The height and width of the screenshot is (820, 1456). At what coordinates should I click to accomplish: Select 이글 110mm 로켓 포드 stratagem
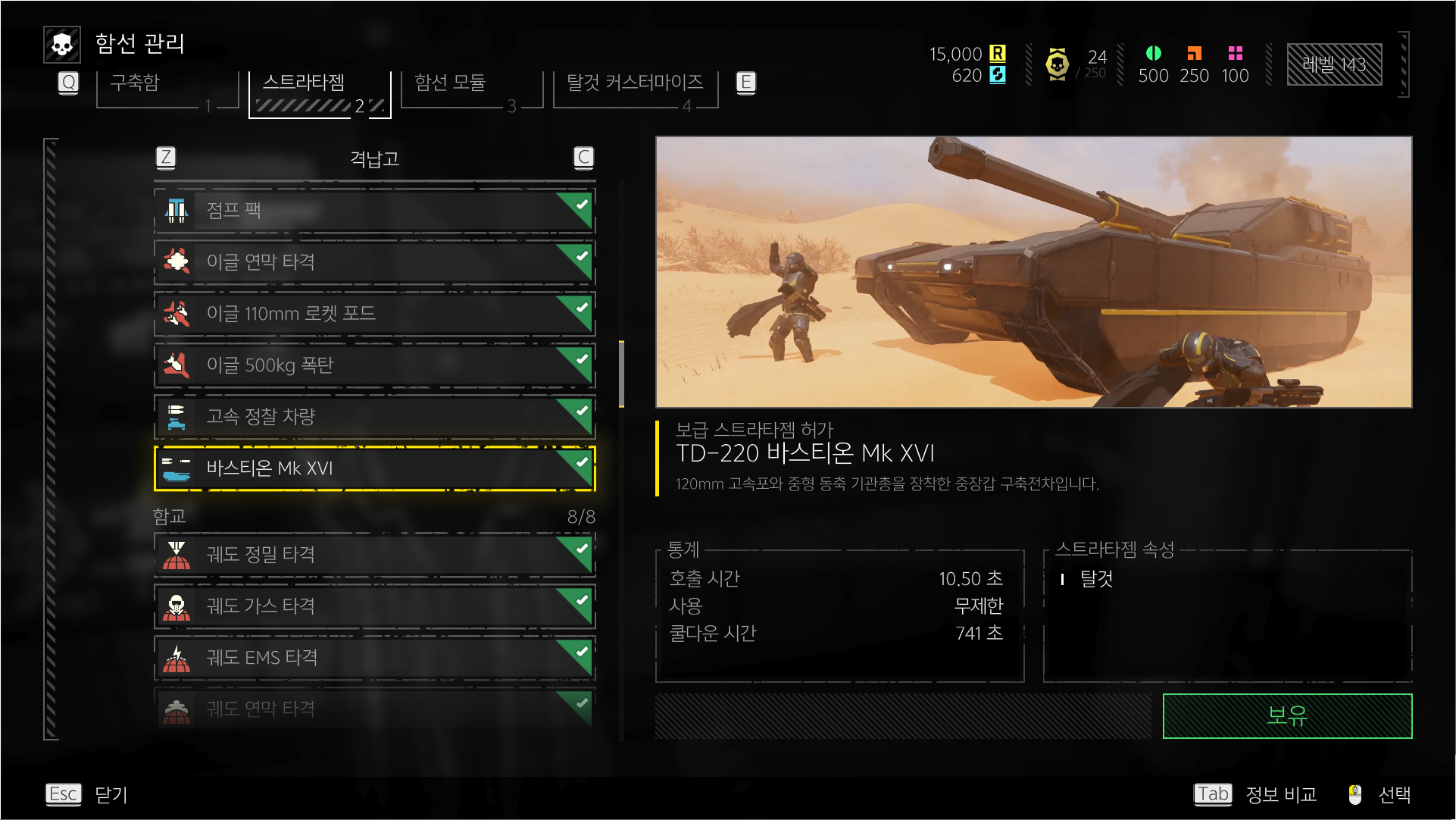pyautogui.click(x=374, y=313)
